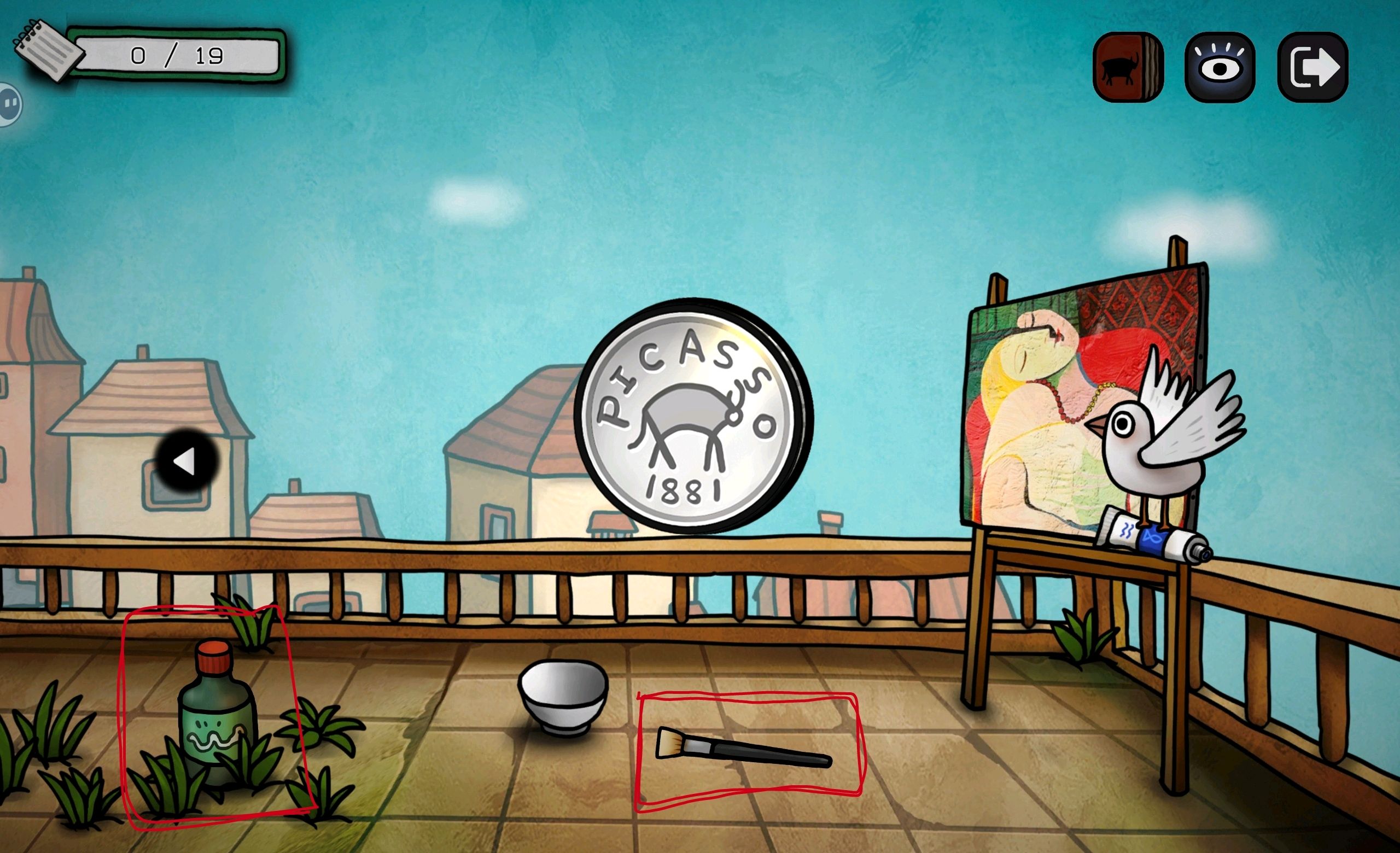Tap the partly hidden round face icon
Viewport: 1400px width, 853px height.
click(x=10, y=104)
